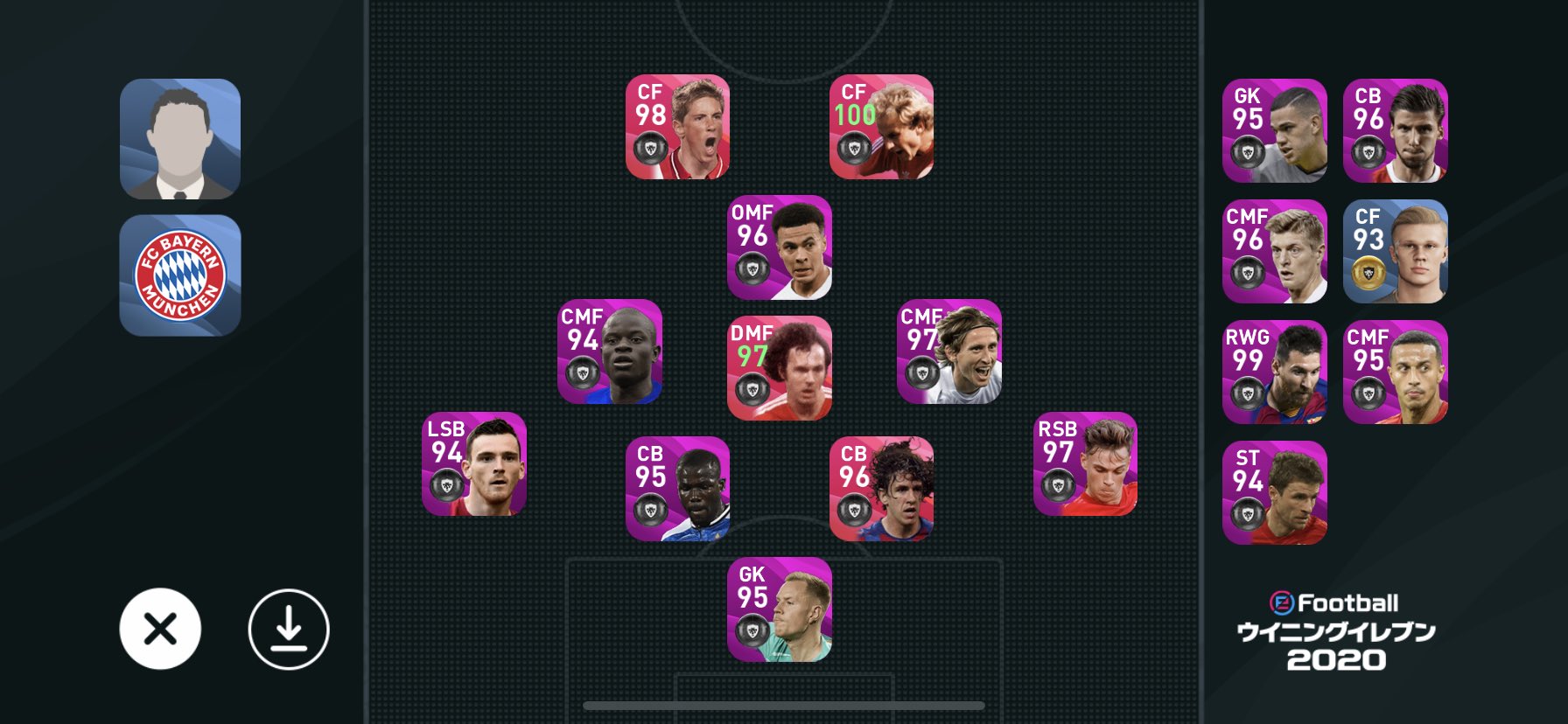The image size is (1568, 724).
Task: Select Kanté's CMF 94 card
Action: [610, 352]
